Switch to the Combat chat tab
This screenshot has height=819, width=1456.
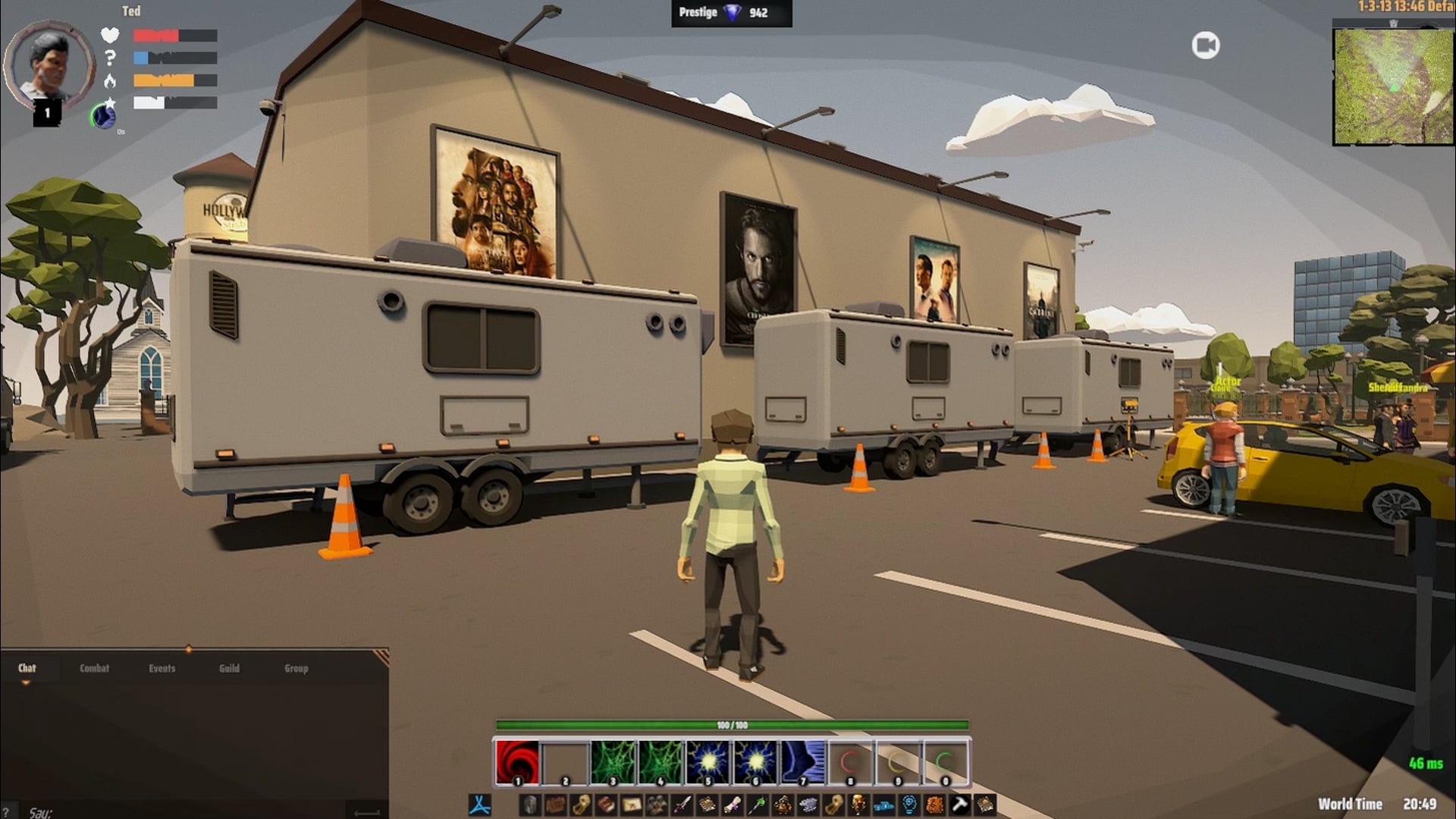click(x=94, y=668)
